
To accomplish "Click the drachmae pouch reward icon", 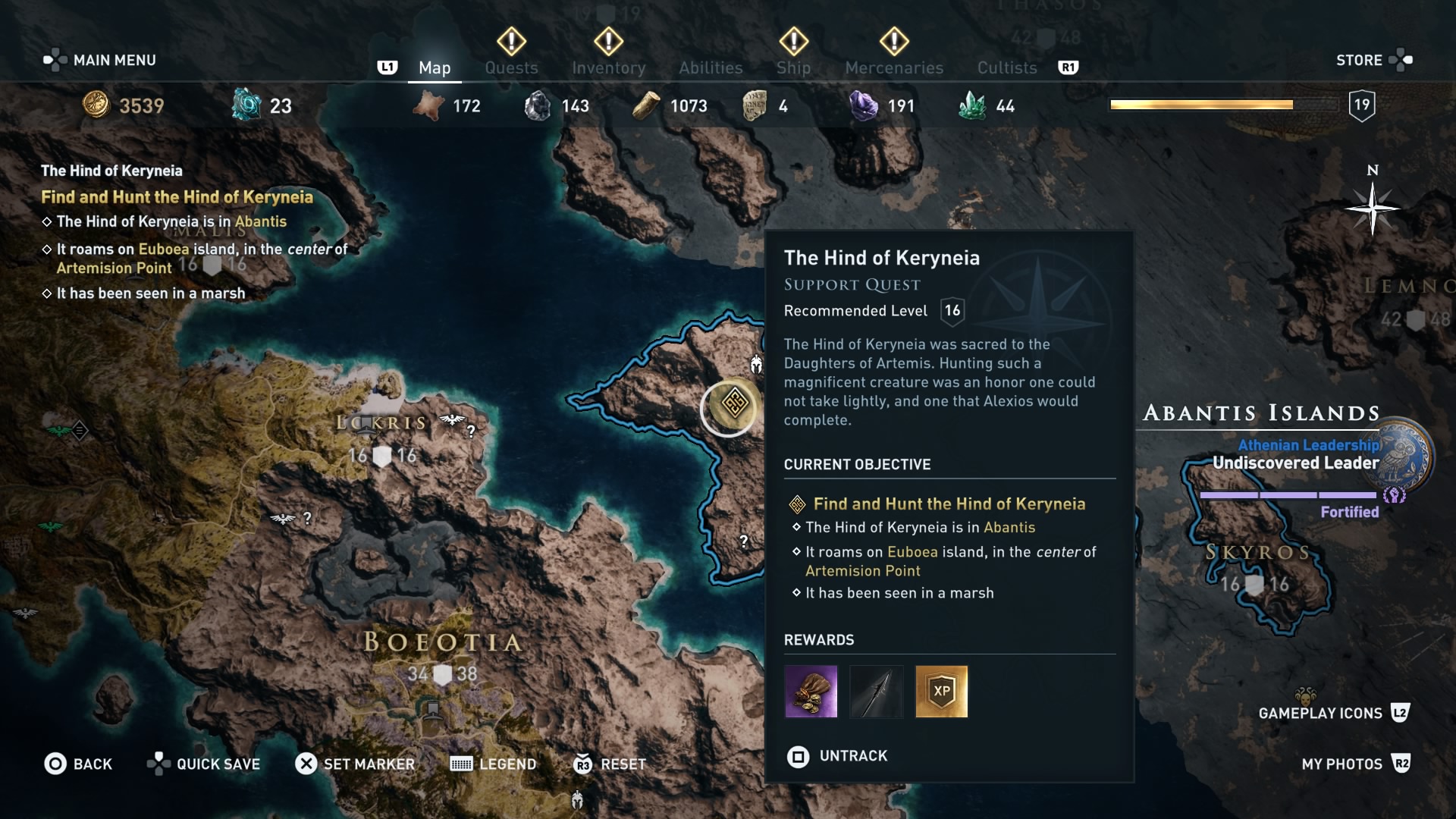I will tap(811, 692).
